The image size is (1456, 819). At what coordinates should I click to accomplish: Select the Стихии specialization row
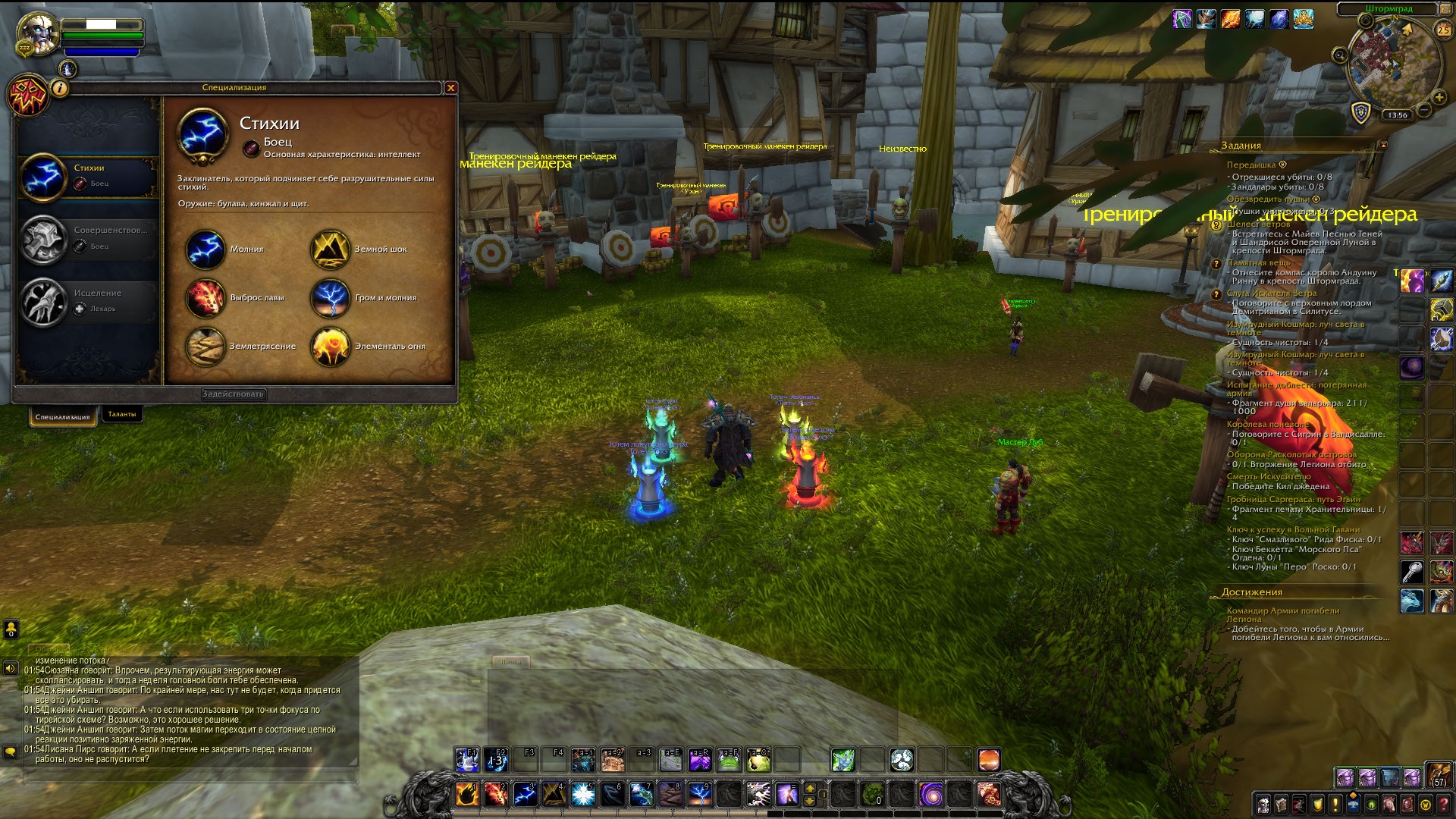pos(88,176)
